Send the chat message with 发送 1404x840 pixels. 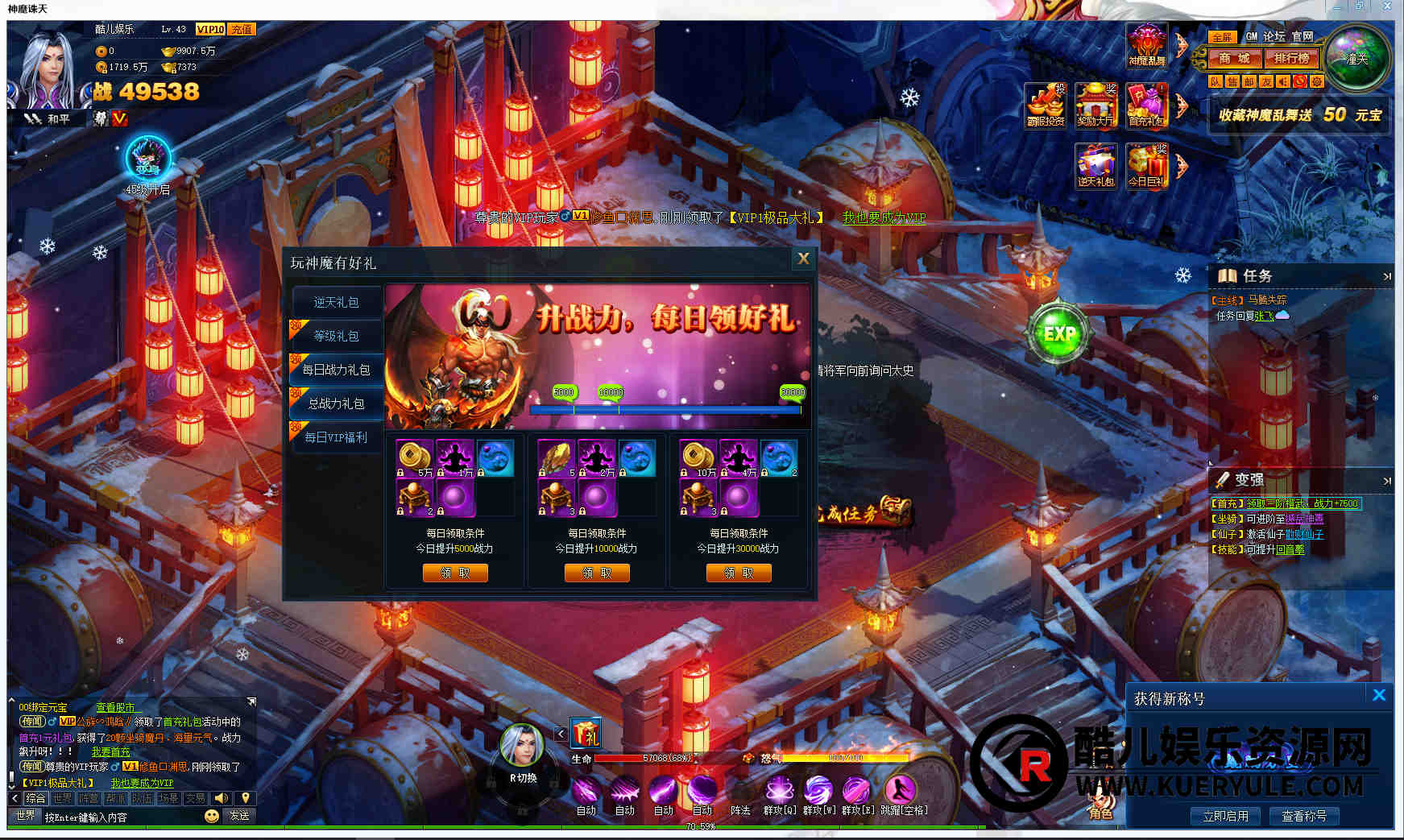tap(239, 816)
